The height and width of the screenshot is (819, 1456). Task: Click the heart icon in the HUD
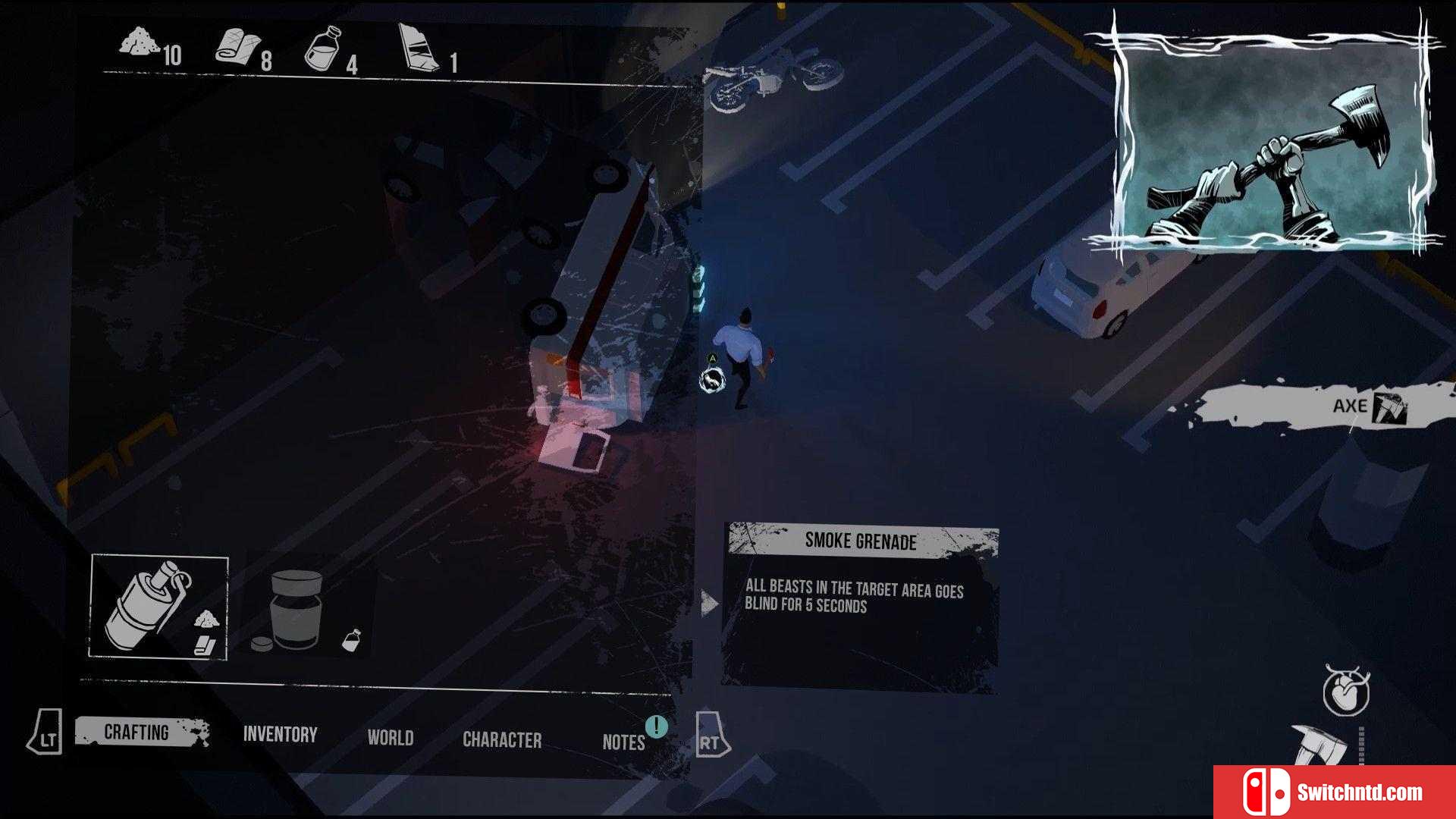[x=1345, y=692]
